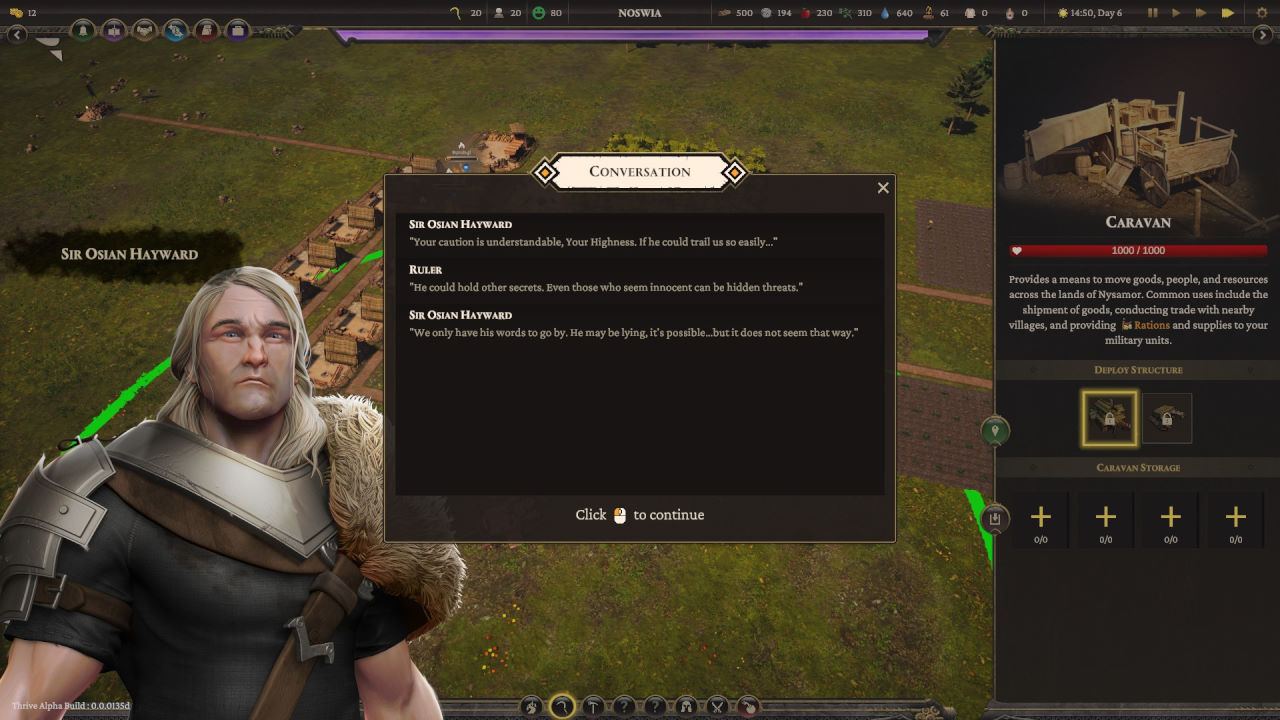Click the green map pin button
The height and width of the screenshot is (720, 1280).
coord(995,431)
